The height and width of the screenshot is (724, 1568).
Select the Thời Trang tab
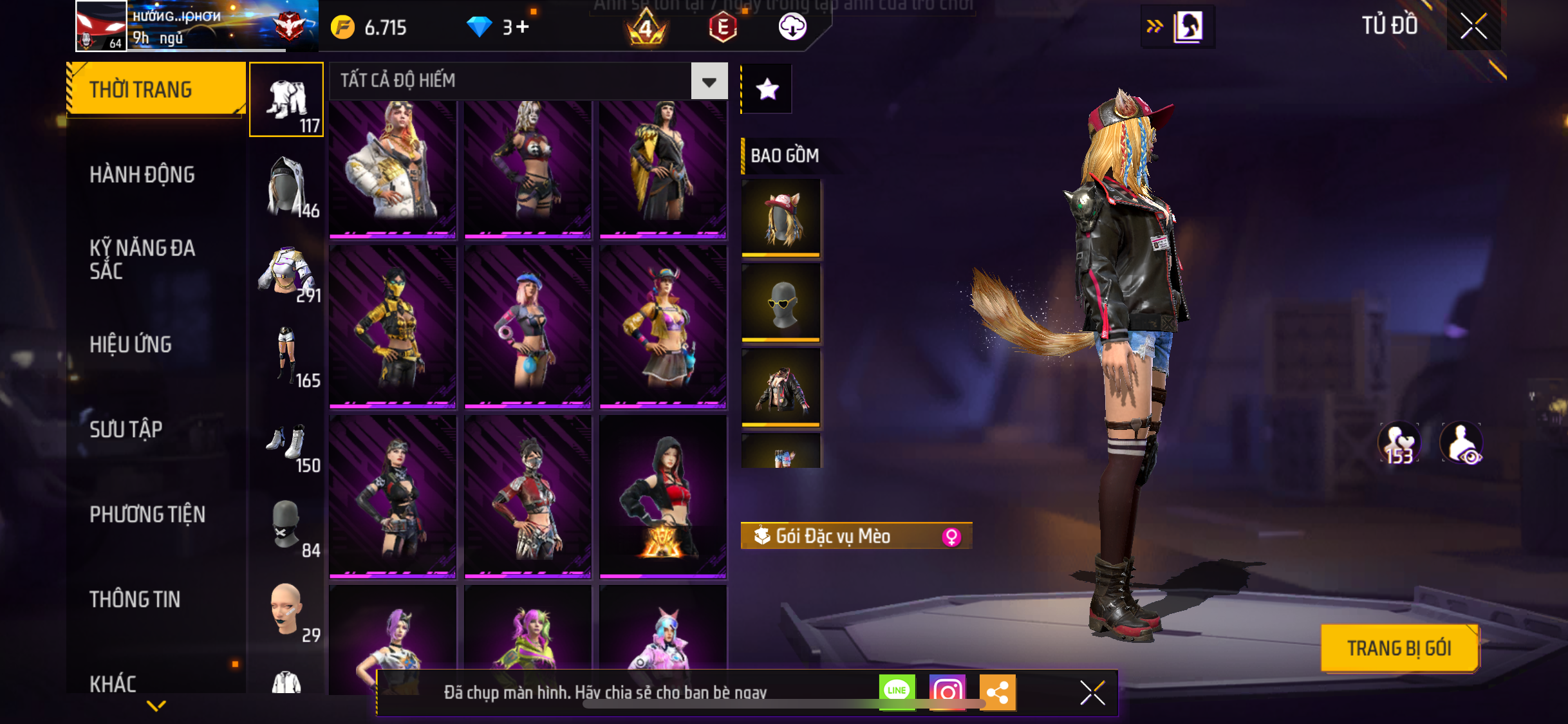[x=156, y=89]
